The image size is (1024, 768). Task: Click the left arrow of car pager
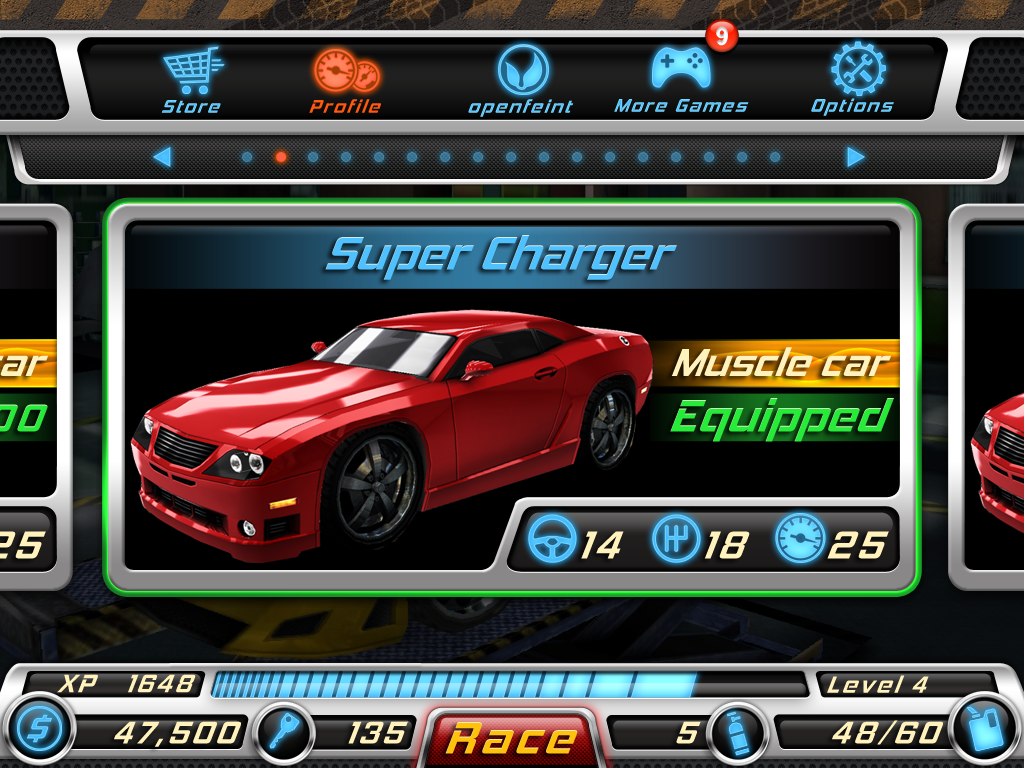(x=162, y=157)
